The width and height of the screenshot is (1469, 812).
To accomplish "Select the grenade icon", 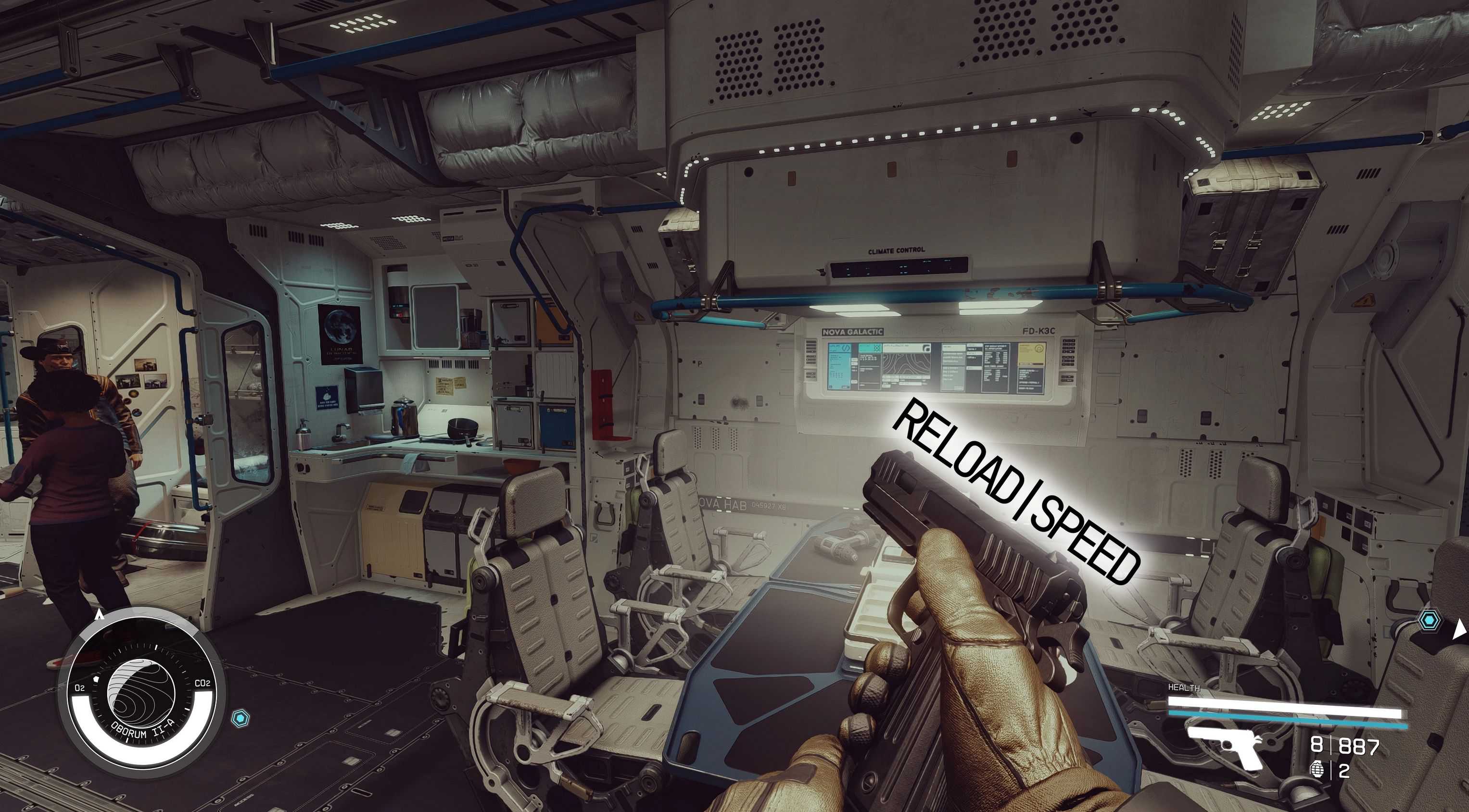I will click(1317, 770).
